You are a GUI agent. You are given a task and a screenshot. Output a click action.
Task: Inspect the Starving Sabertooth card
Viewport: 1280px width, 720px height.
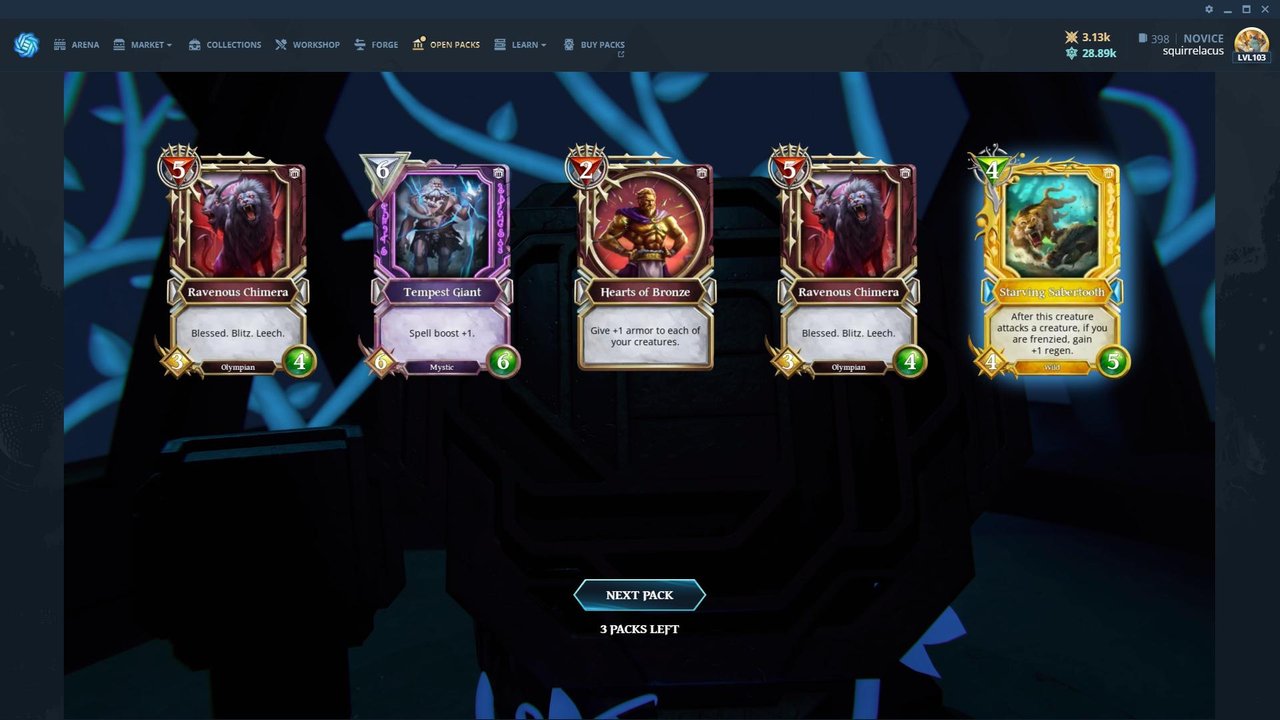pos(1051,265)
